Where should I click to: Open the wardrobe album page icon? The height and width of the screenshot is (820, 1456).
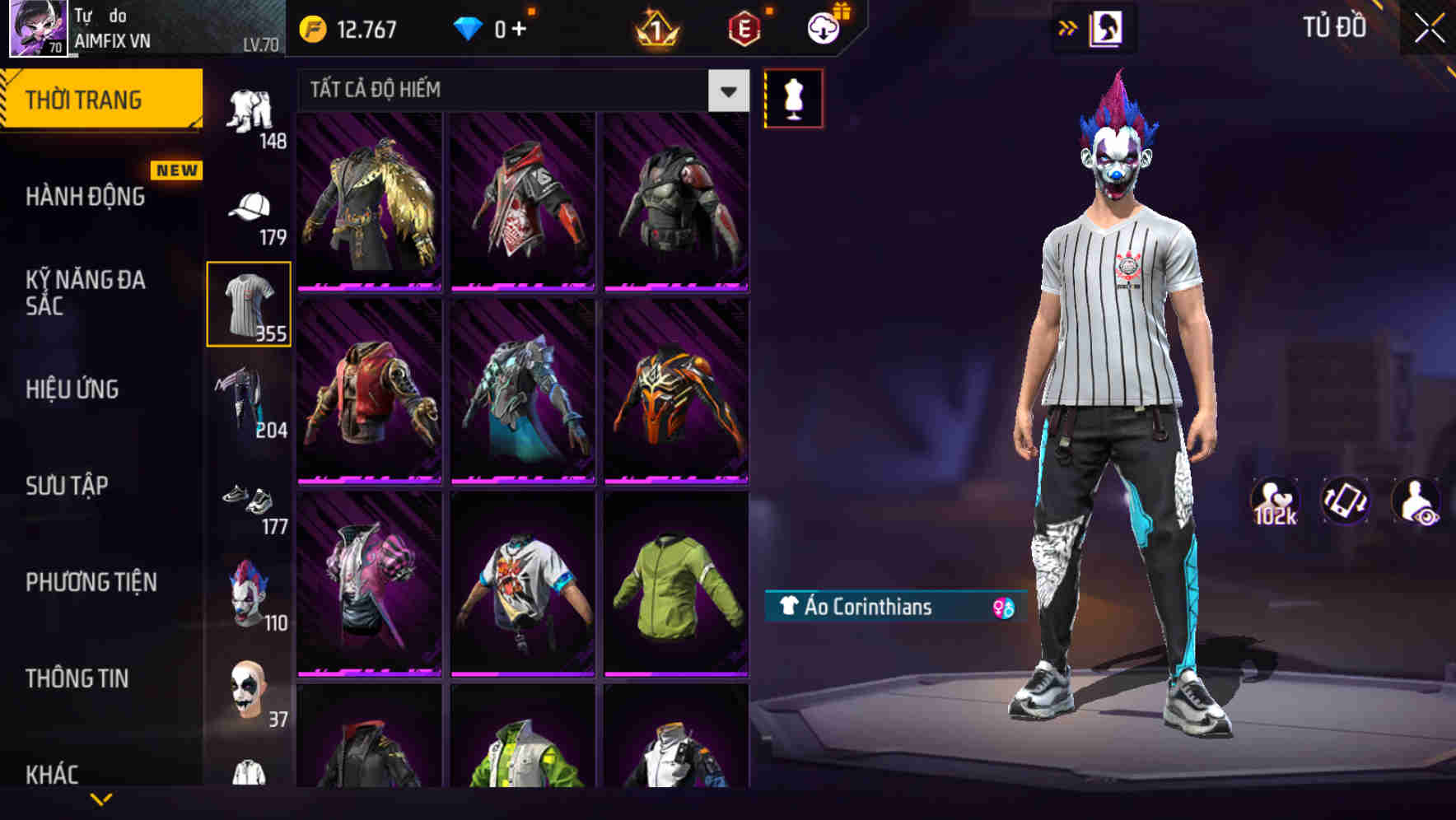[1108, 27]
